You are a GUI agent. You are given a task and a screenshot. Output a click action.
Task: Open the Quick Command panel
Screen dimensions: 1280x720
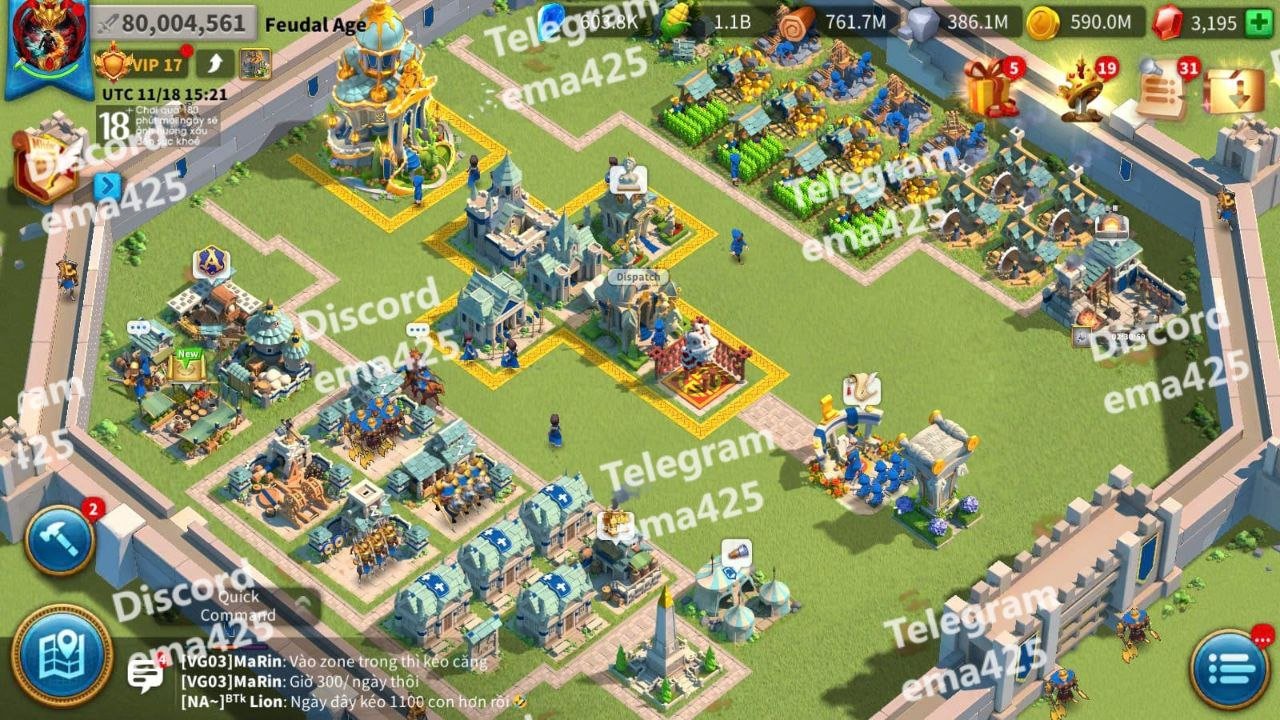(236, 606)
